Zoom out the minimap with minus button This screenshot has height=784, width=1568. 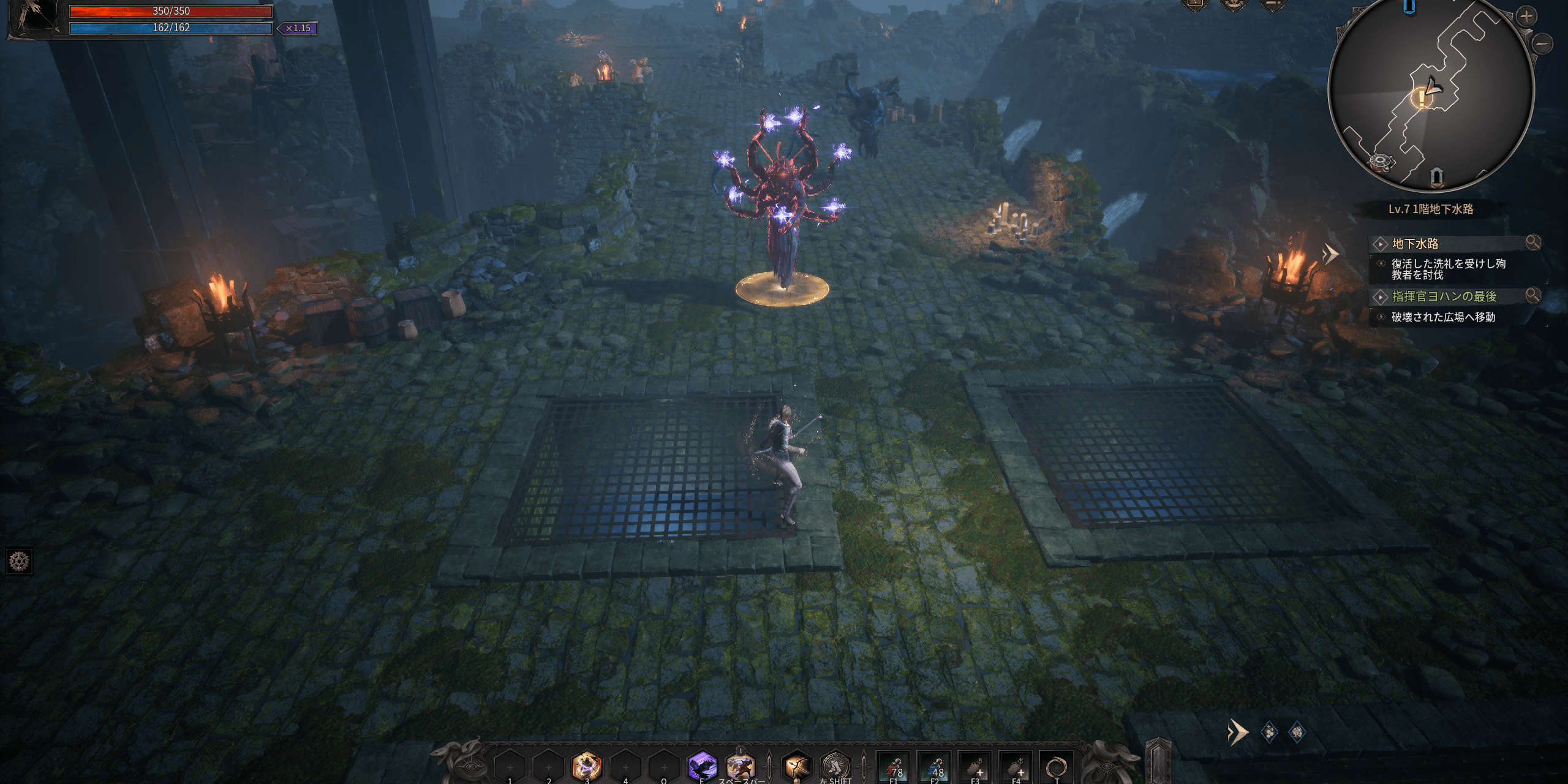pos(1543,43)
